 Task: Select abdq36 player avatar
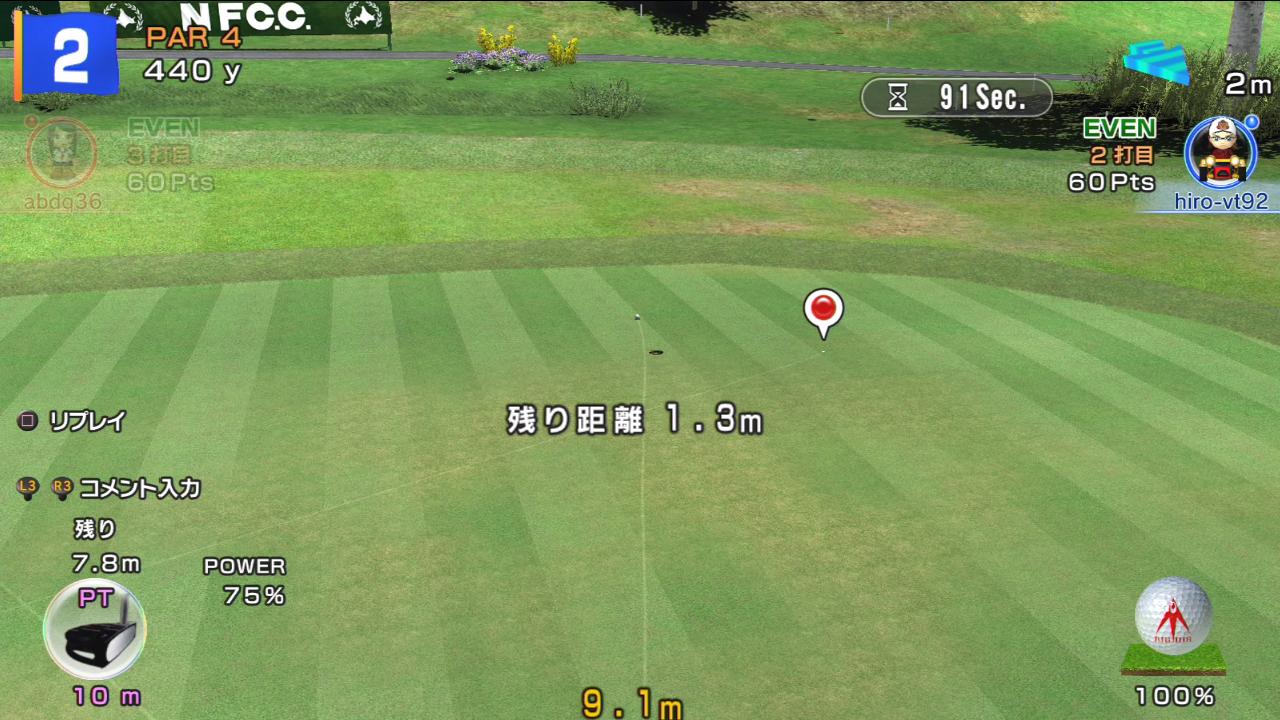pos(61,153)
